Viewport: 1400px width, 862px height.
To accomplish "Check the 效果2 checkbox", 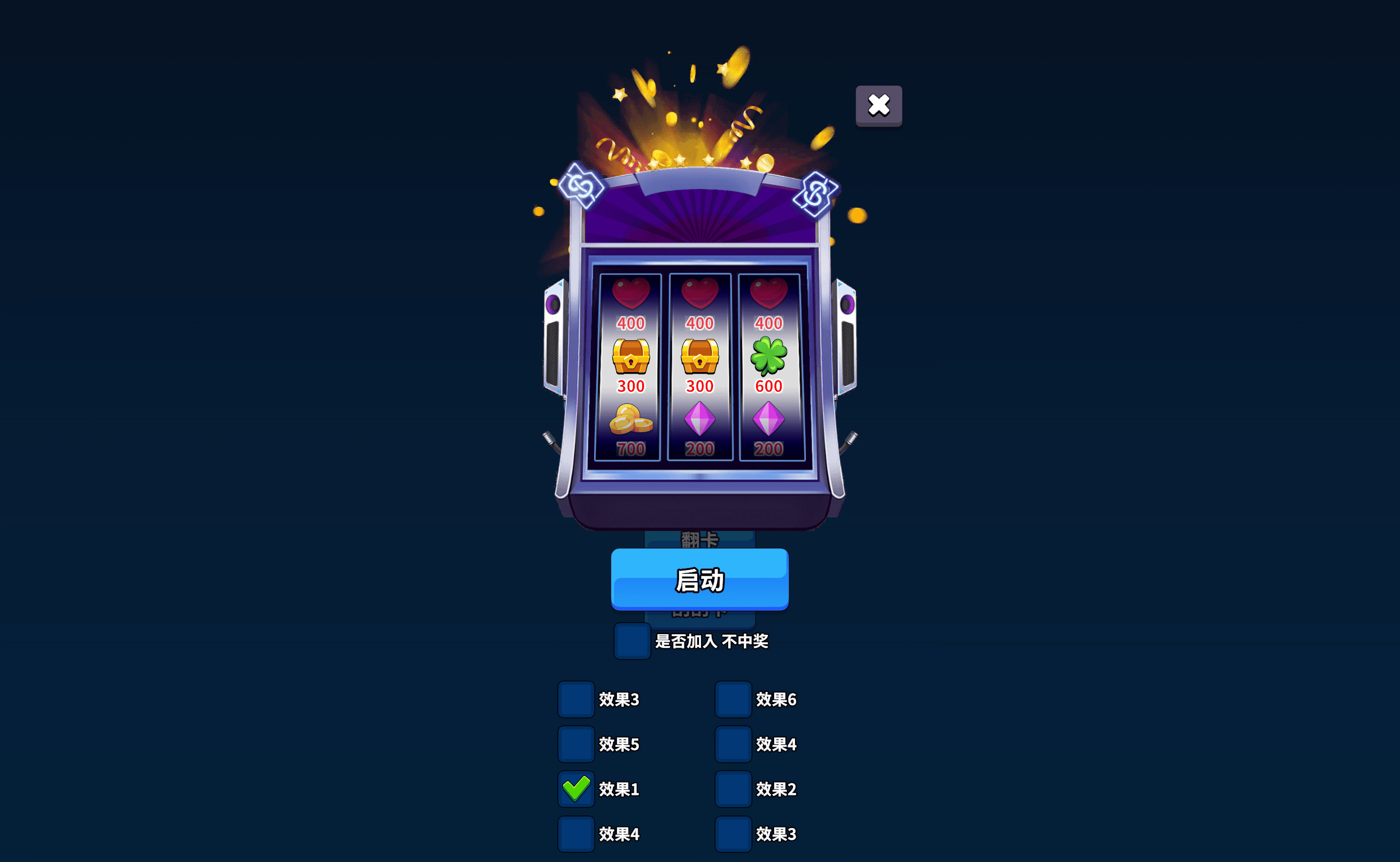I will pyautogui.click(x=733, y=789).
